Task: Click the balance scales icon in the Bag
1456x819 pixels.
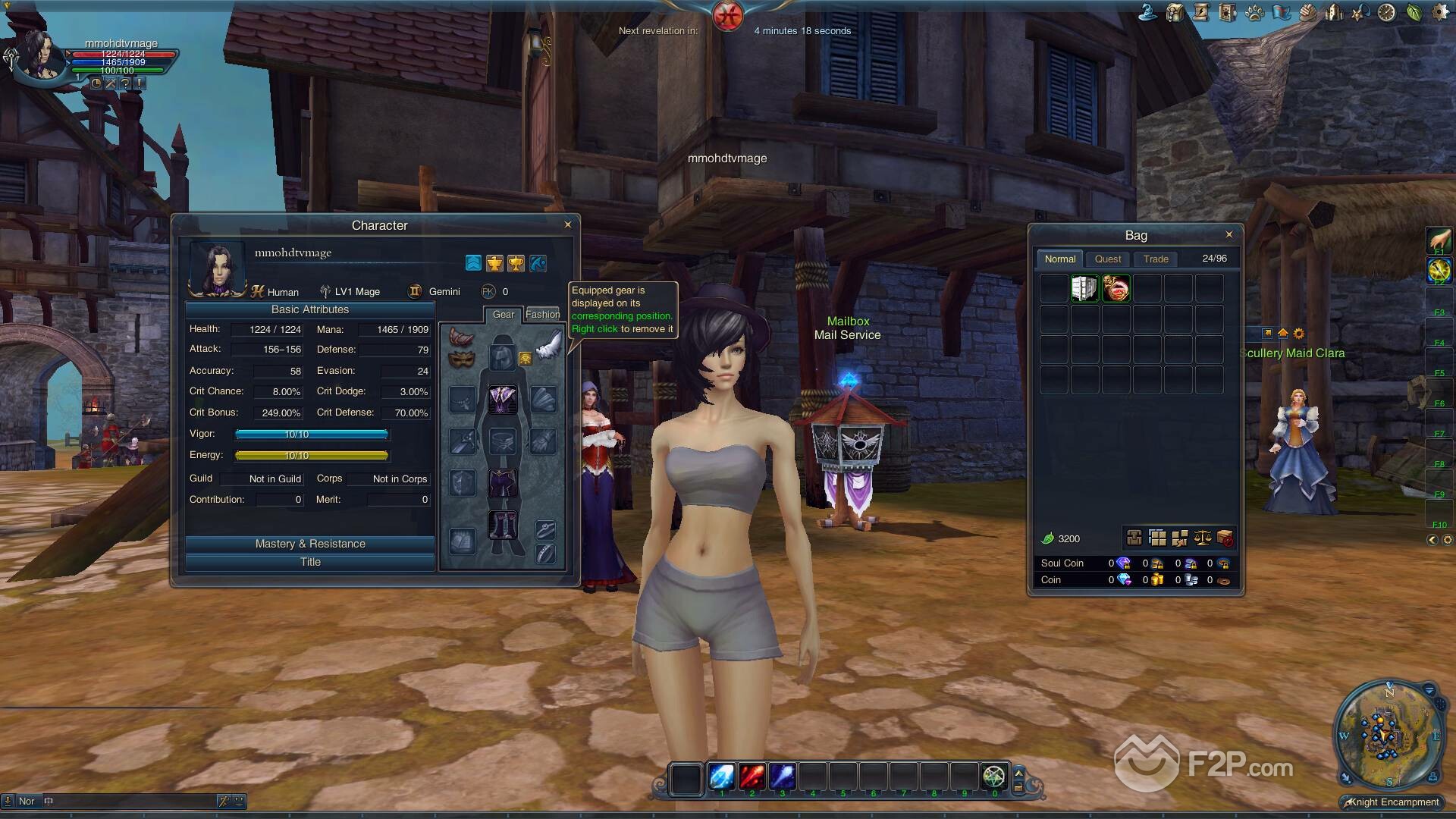Action: pyautogui.click(x=1203, y=538)
